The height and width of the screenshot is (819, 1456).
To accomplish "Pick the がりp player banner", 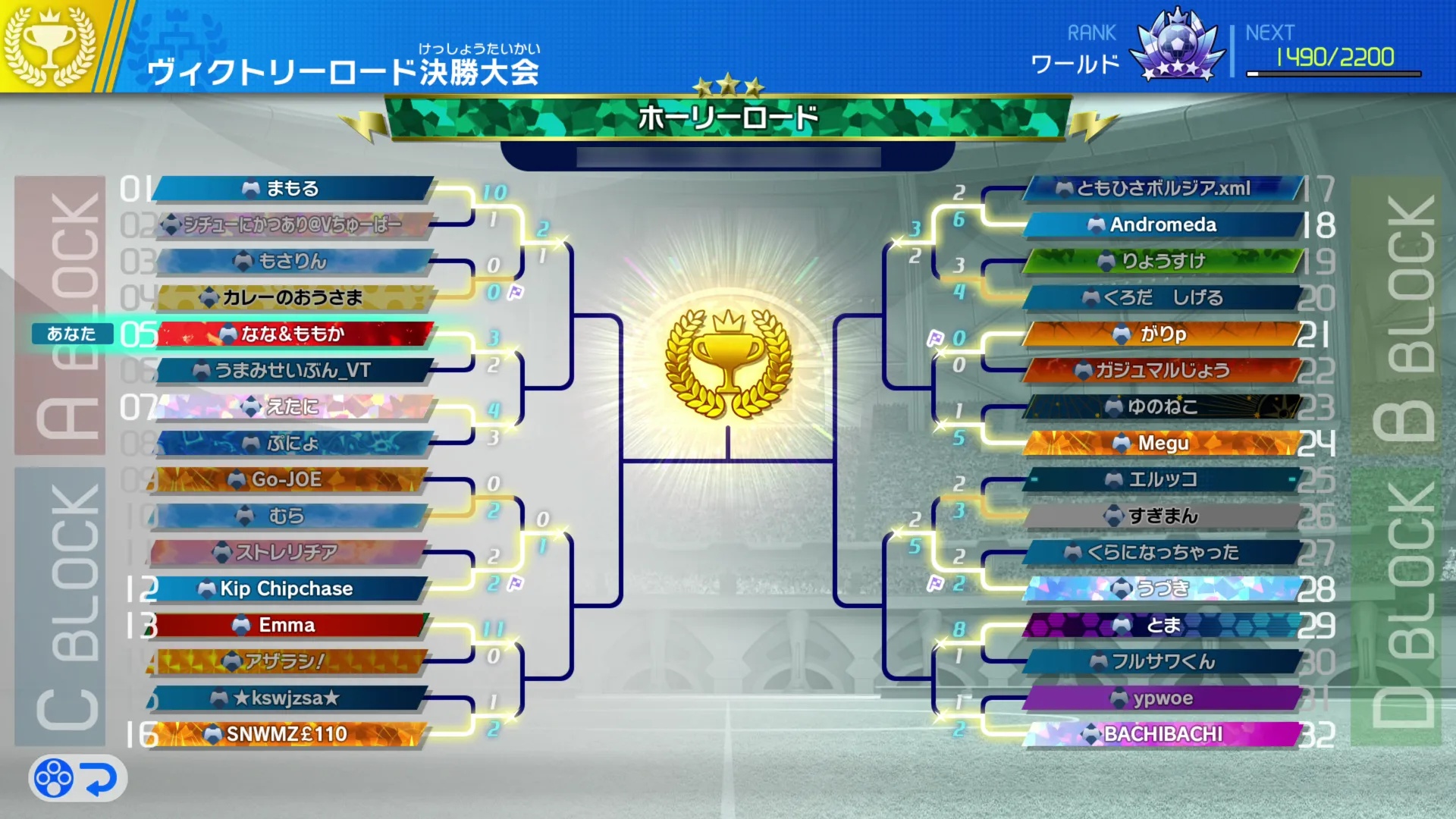I will coord(1163,334).
